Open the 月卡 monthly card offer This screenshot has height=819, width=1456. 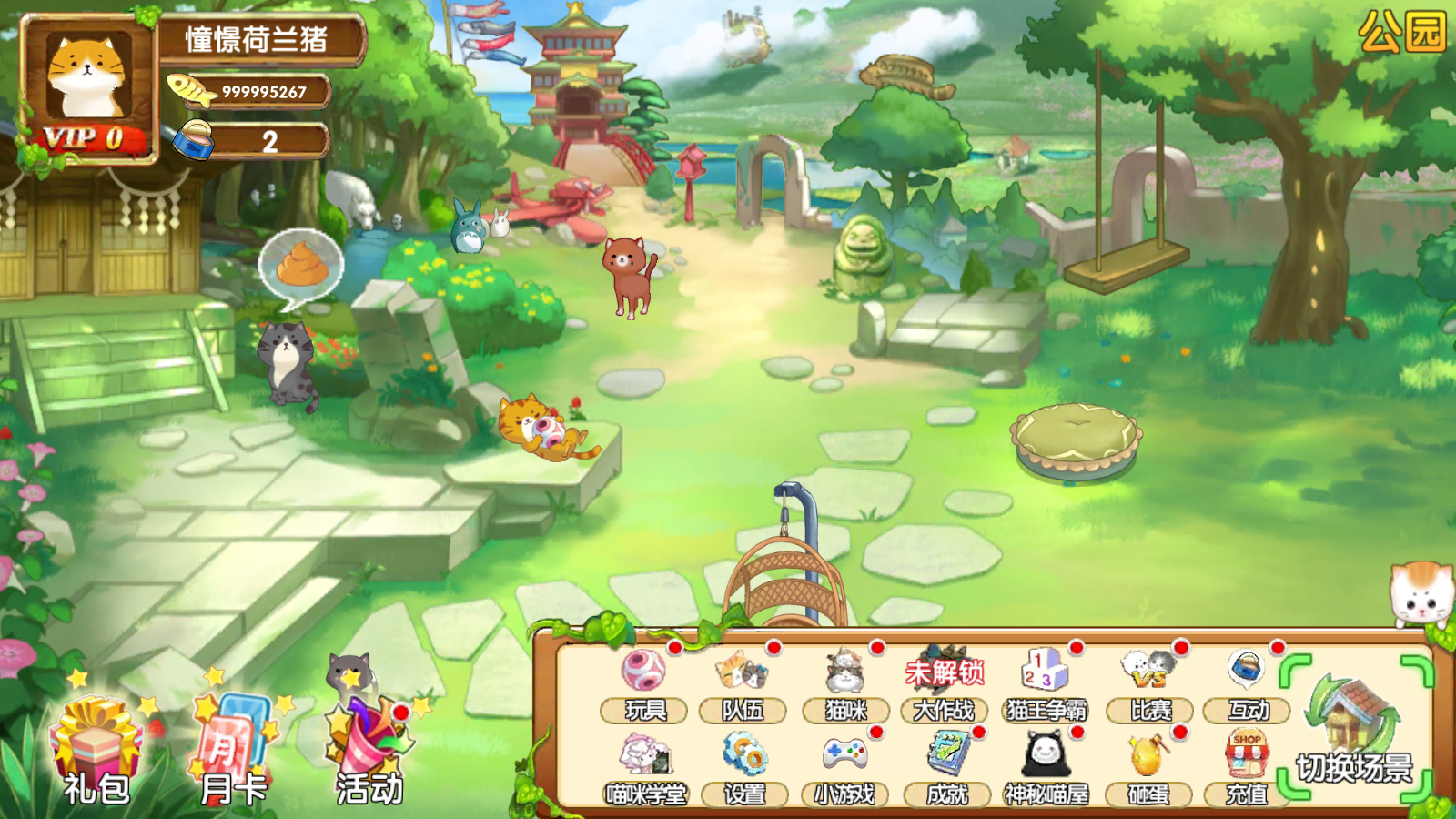[x=233, y=752]
